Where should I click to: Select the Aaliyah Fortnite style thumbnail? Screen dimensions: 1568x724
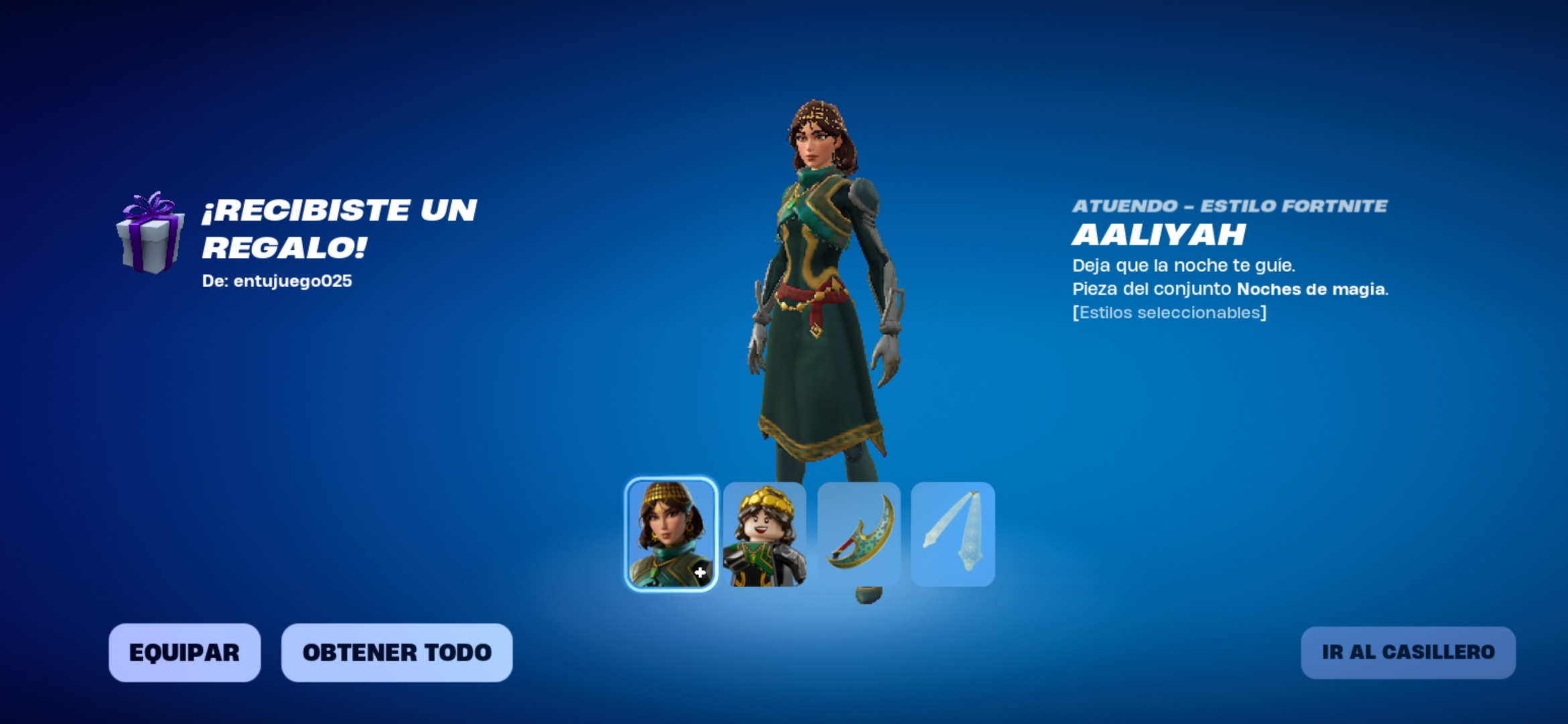pos(671,534)
